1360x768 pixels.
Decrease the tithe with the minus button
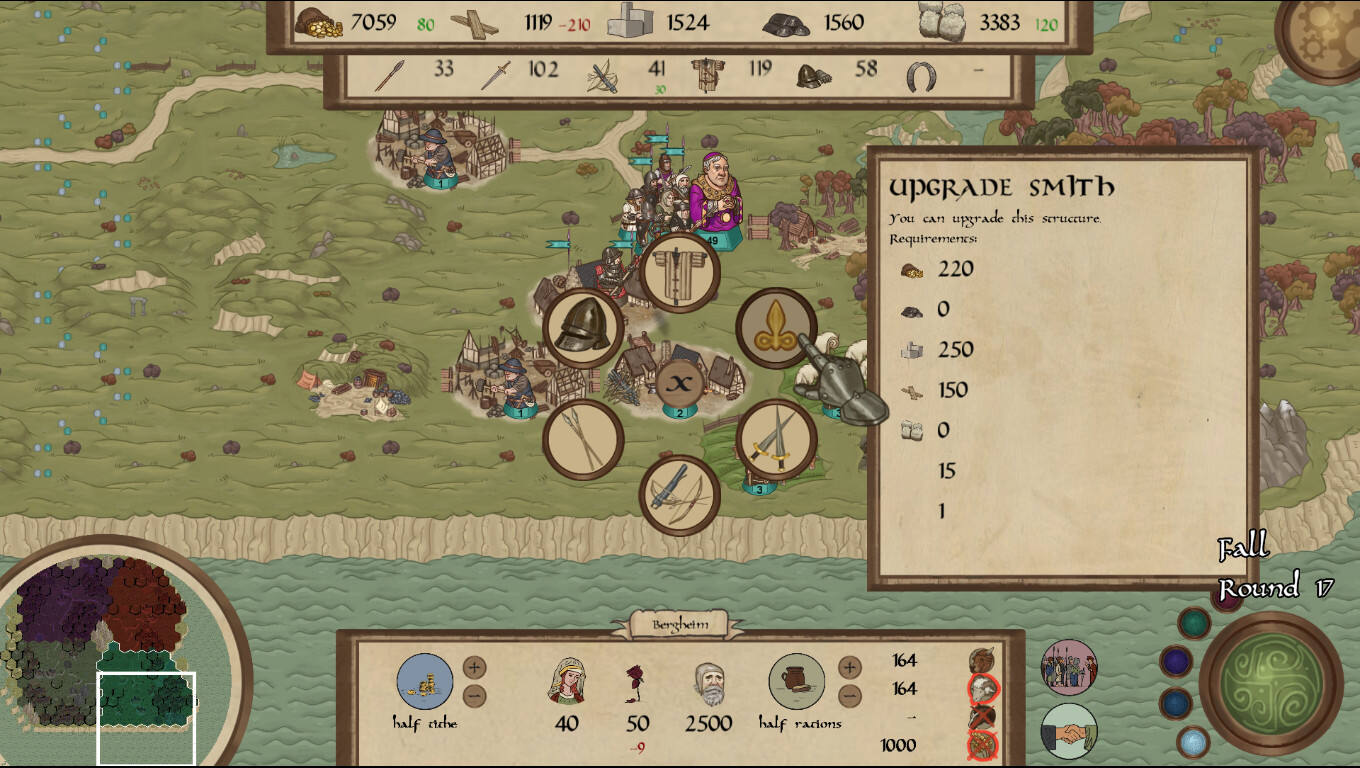(474, 696)
